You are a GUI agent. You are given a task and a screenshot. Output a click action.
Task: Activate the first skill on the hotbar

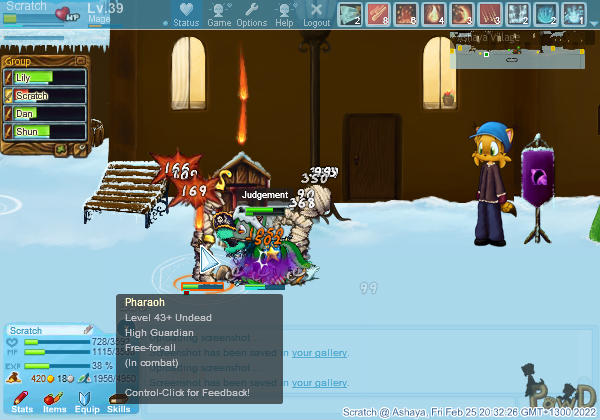(x=349, y=15)
